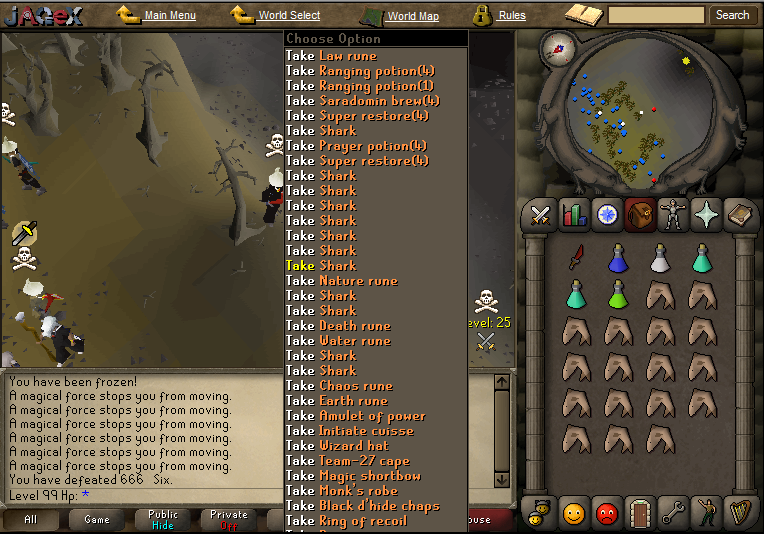
Task: Take the Ring of recoil
Action: (x=346, y=521)
